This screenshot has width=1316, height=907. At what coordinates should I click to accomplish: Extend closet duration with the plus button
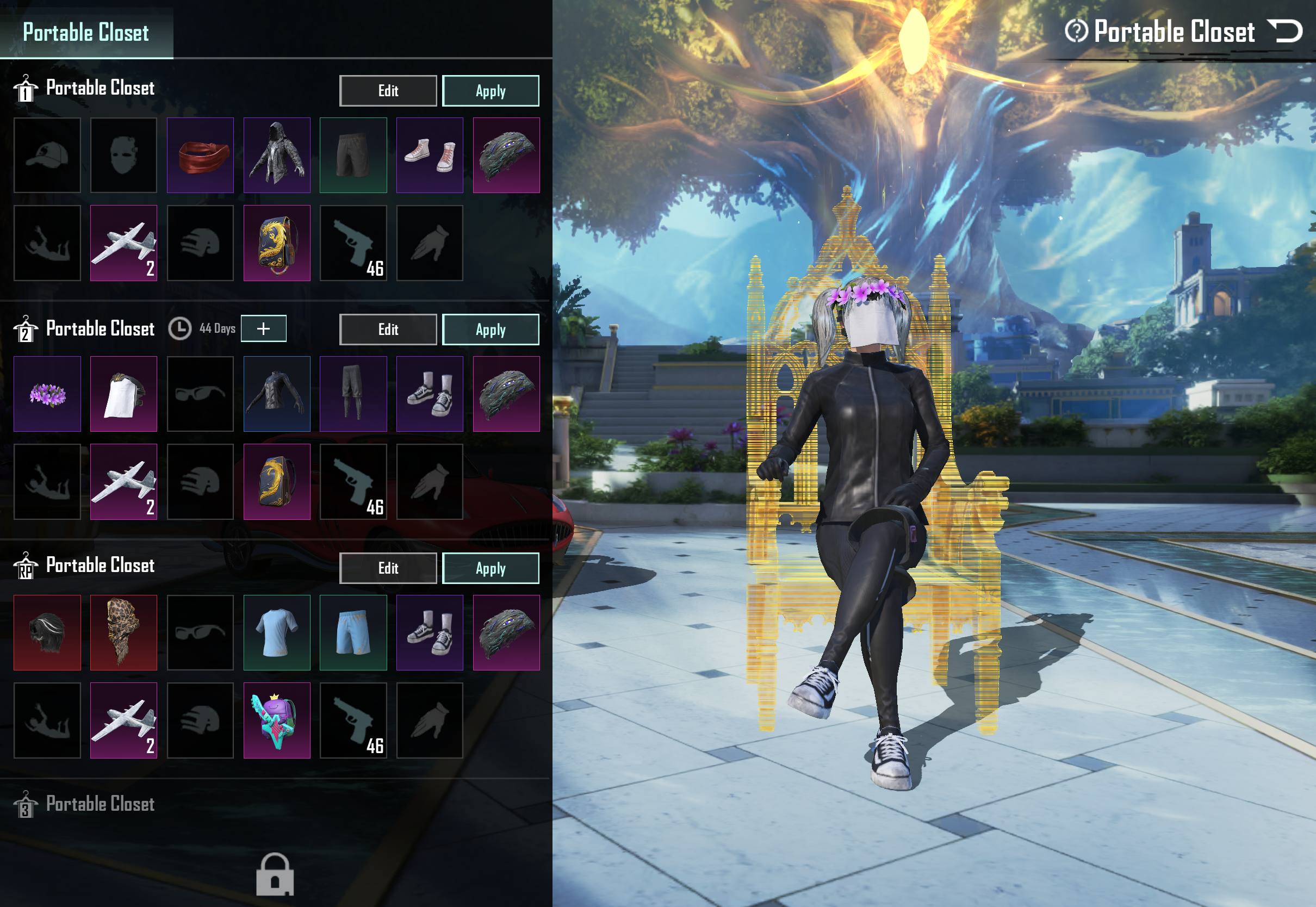(x=264, y=328)
